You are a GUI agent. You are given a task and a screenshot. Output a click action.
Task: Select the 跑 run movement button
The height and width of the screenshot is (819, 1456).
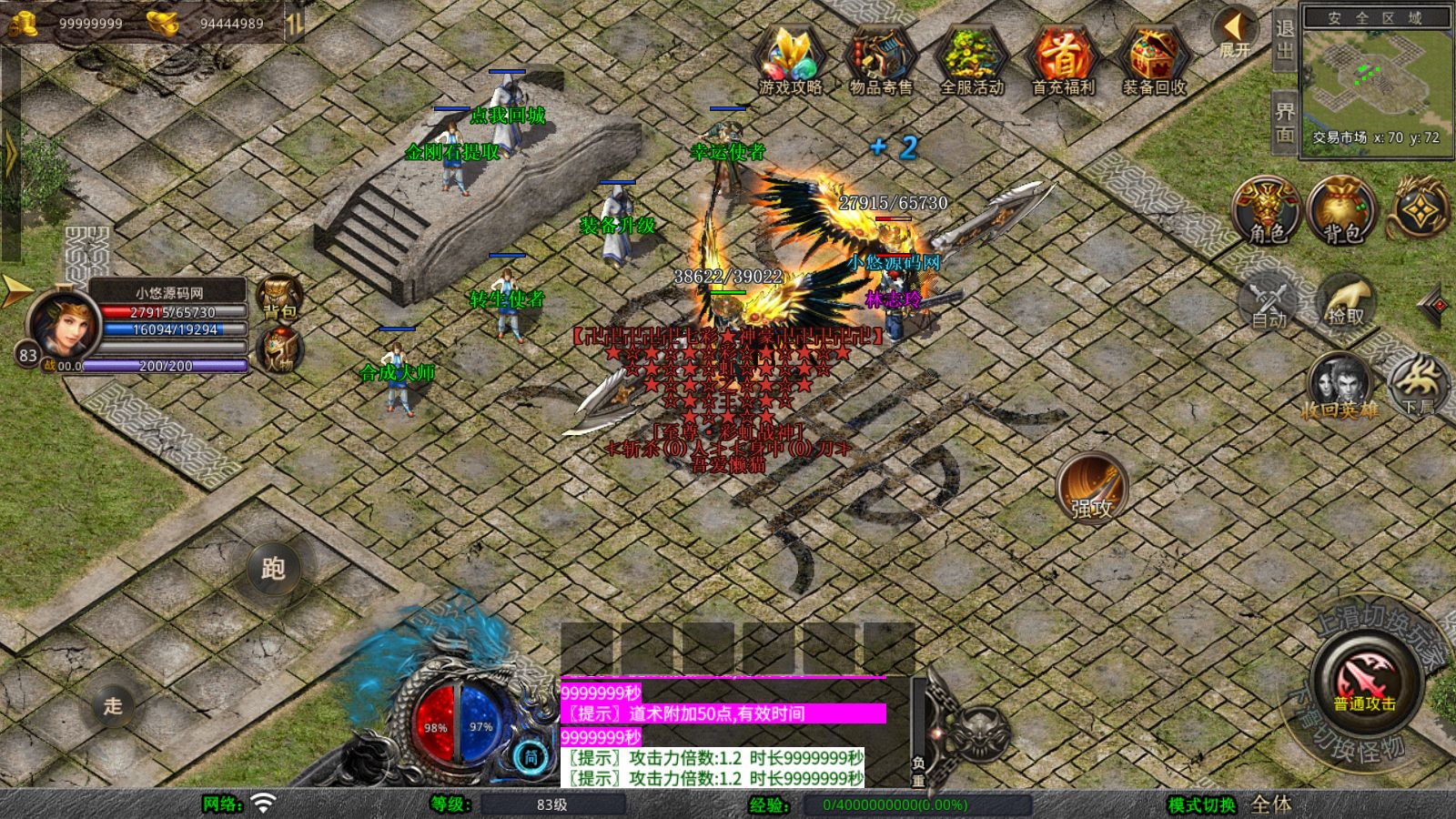tap(273, 568)
